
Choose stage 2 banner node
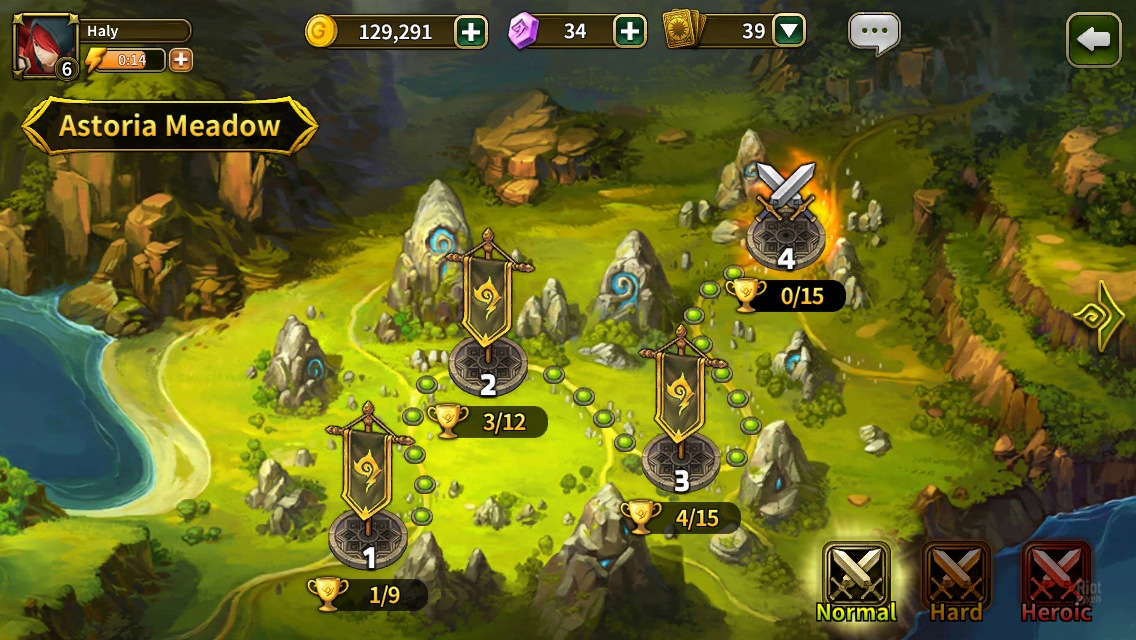click(488, 320)
